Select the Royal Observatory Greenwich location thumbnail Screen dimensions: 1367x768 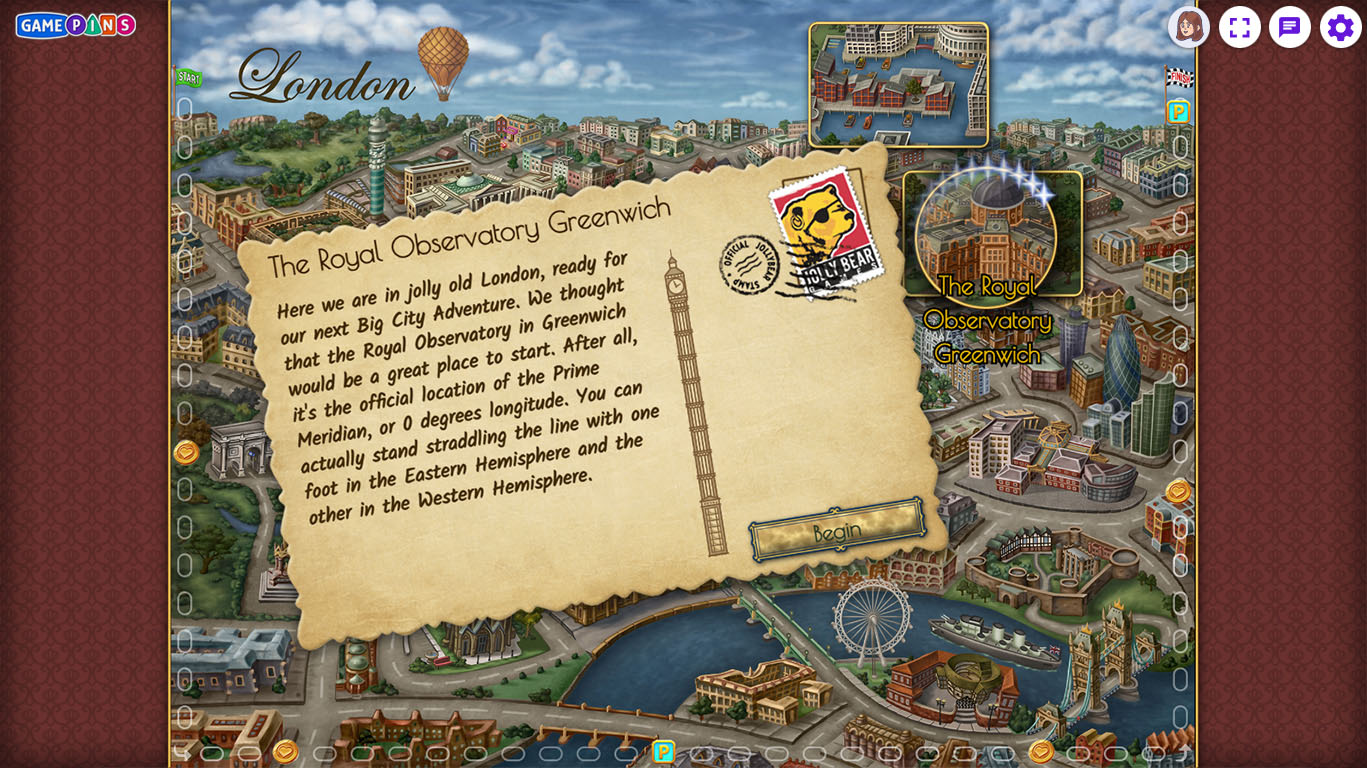991,235
